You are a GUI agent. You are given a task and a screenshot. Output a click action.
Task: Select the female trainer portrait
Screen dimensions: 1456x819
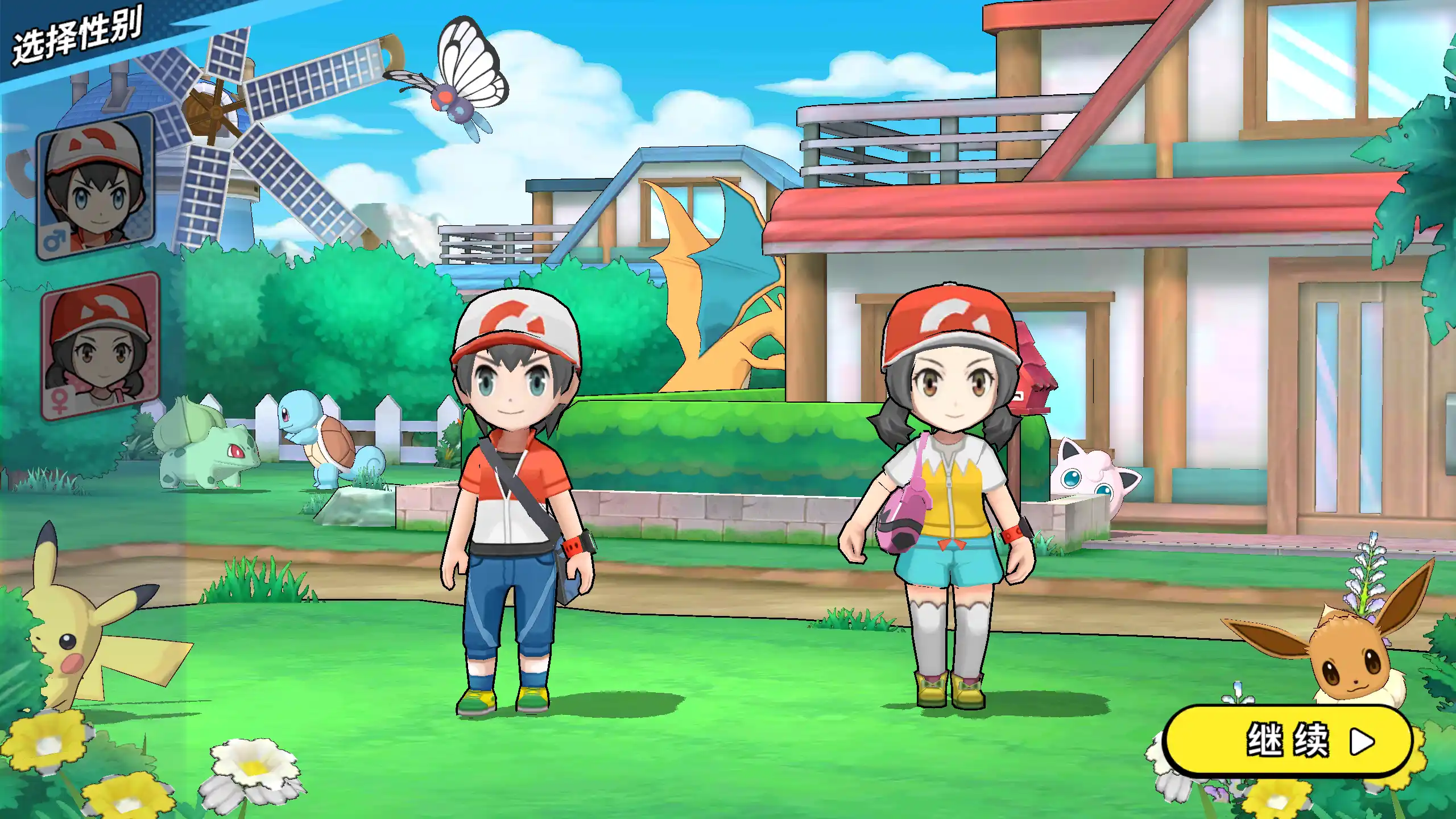(x=100, y=346)
